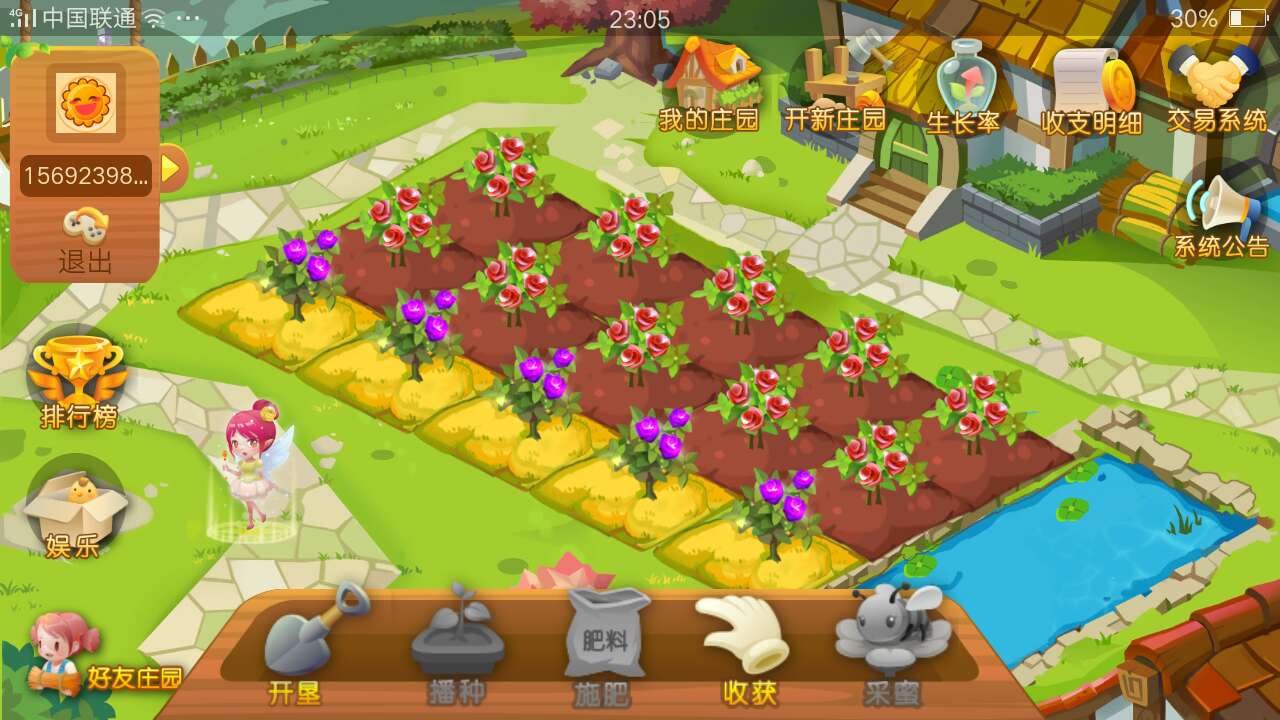Open the 娱乐 entertainment box
Image resolution: width=1280 pixels, height=720 pixels.
74,512
